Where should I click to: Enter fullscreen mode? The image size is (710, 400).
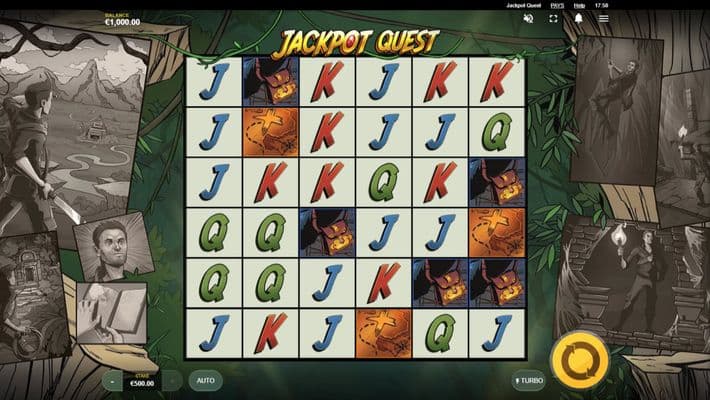(x=553, y=18)
